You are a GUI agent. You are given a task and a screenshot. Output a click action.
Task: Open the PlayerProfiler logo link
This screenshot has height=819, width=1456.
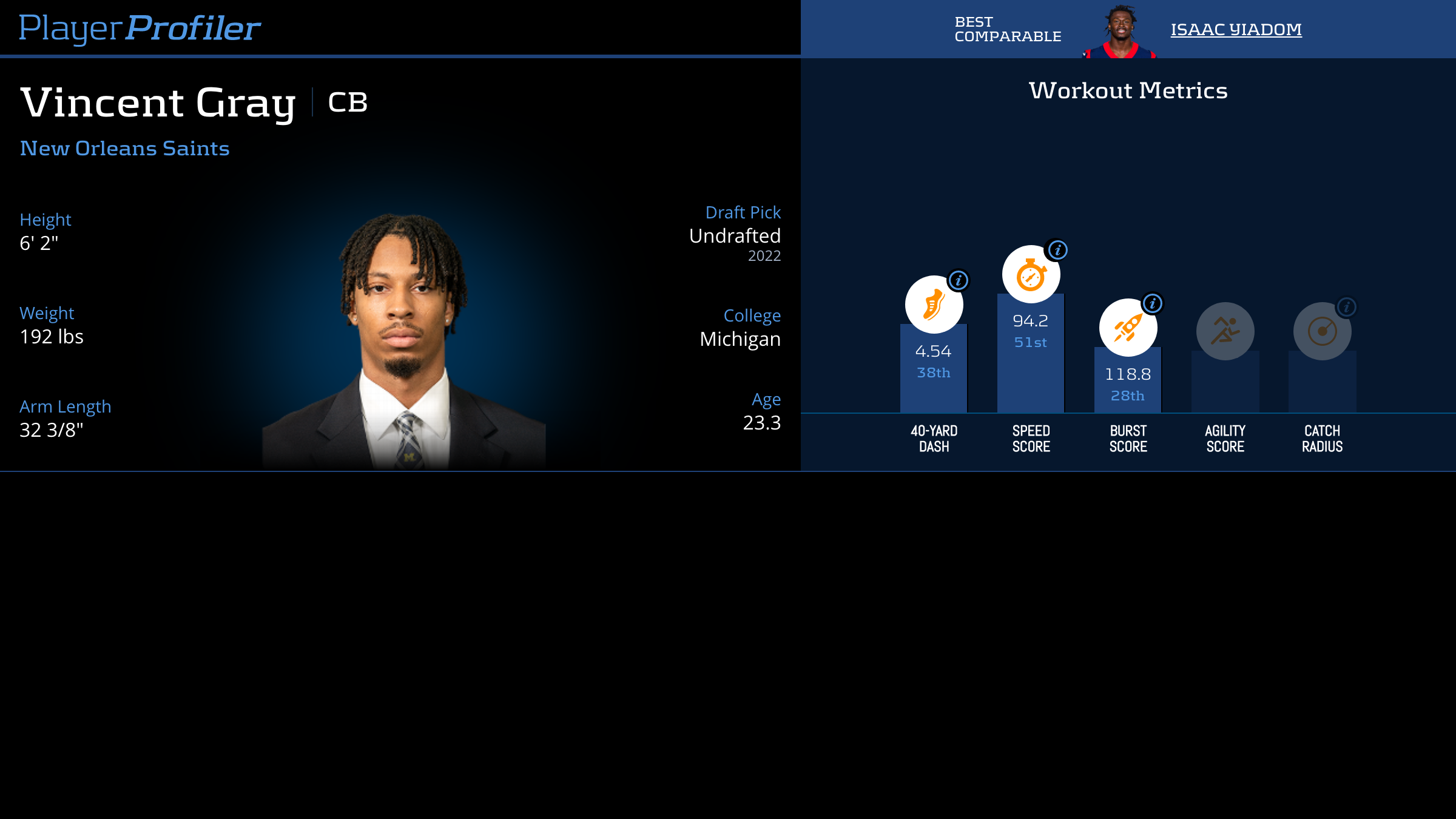click(140, 28)
